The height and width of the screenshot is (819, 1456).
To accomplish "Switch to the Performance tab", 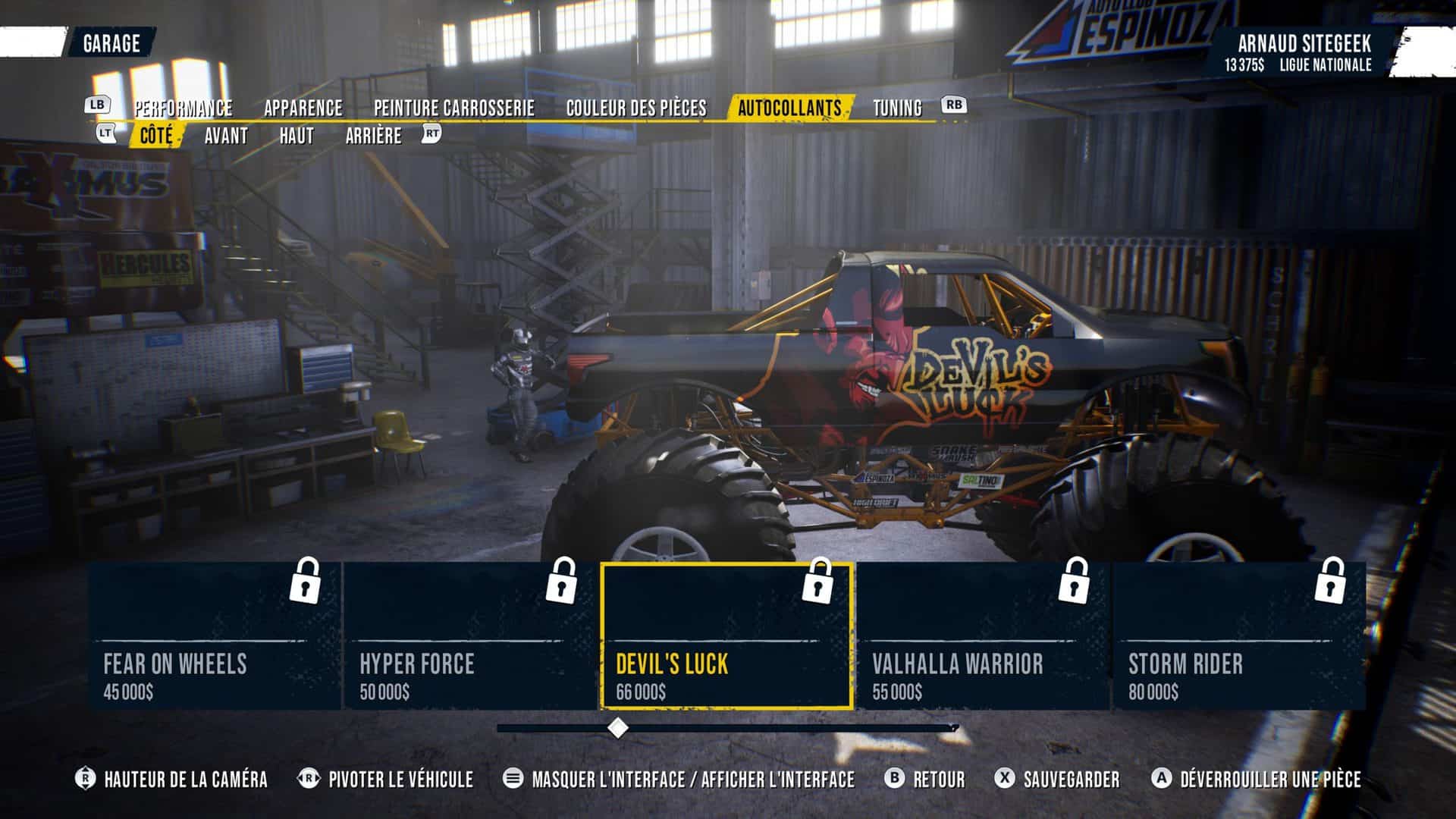I will [x=184, y=108].
